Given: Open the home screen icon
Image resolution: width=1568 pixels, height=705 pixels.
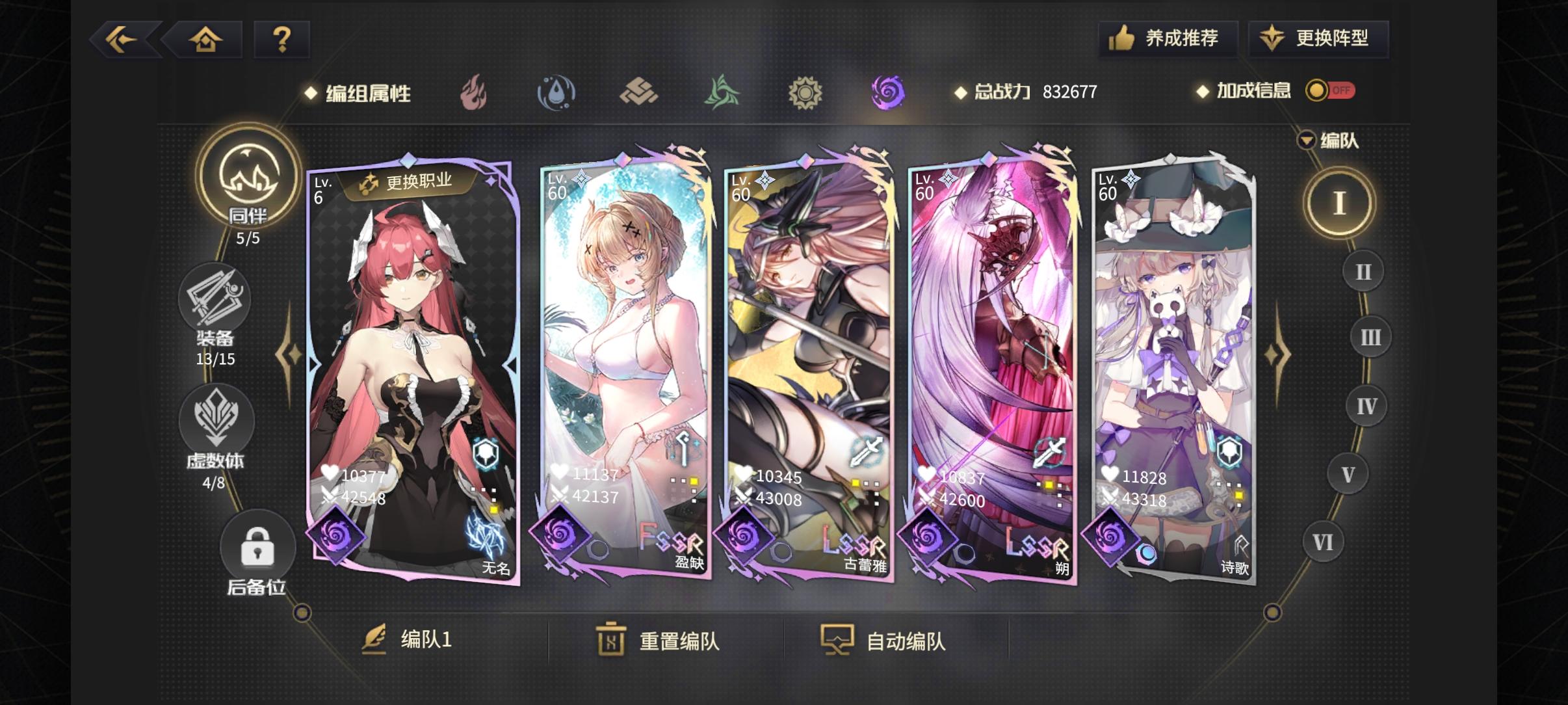Looking at the screenshot, I should pos(205,39).
